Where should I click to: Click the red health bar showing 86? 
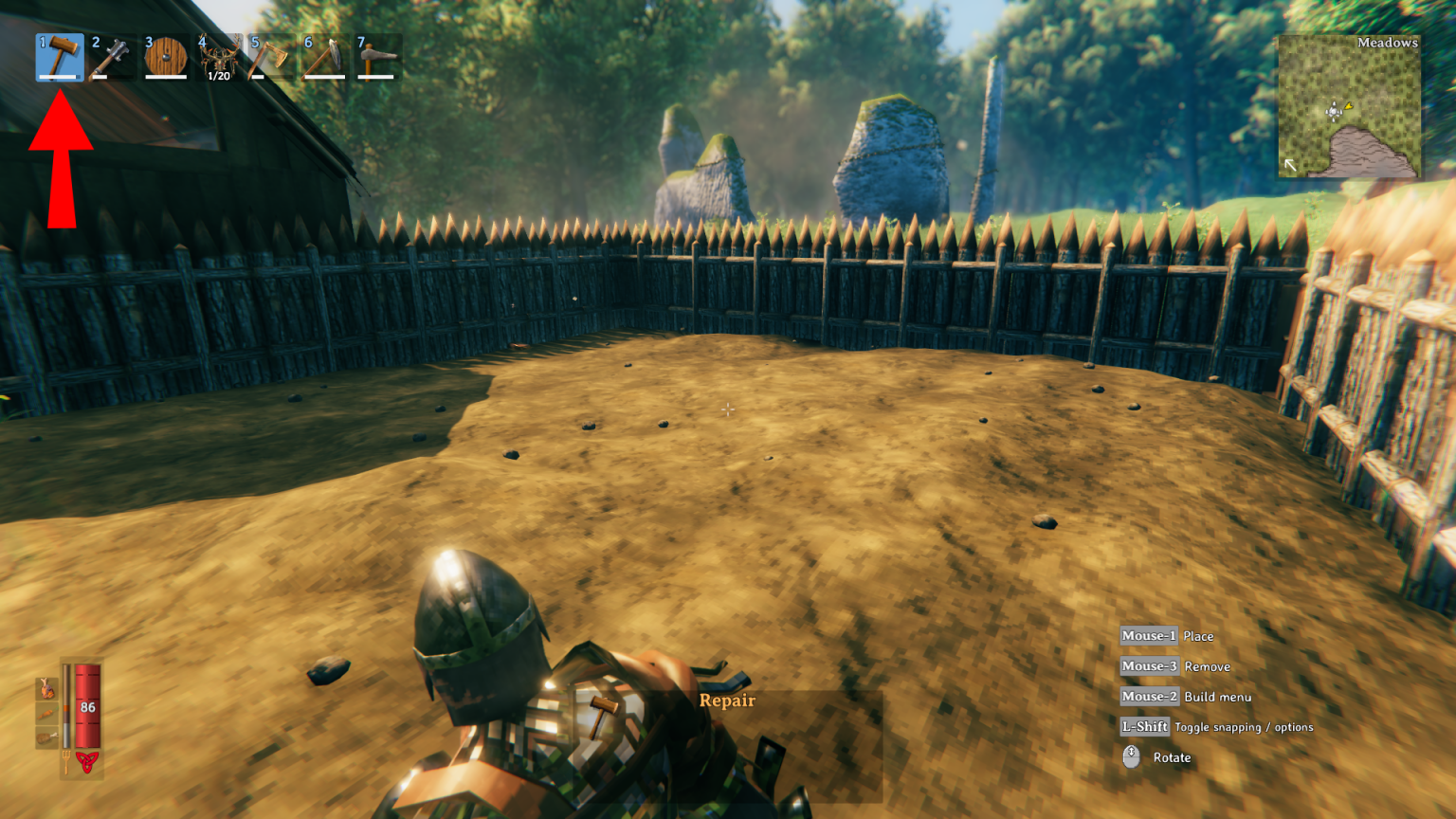click(87, 705)
